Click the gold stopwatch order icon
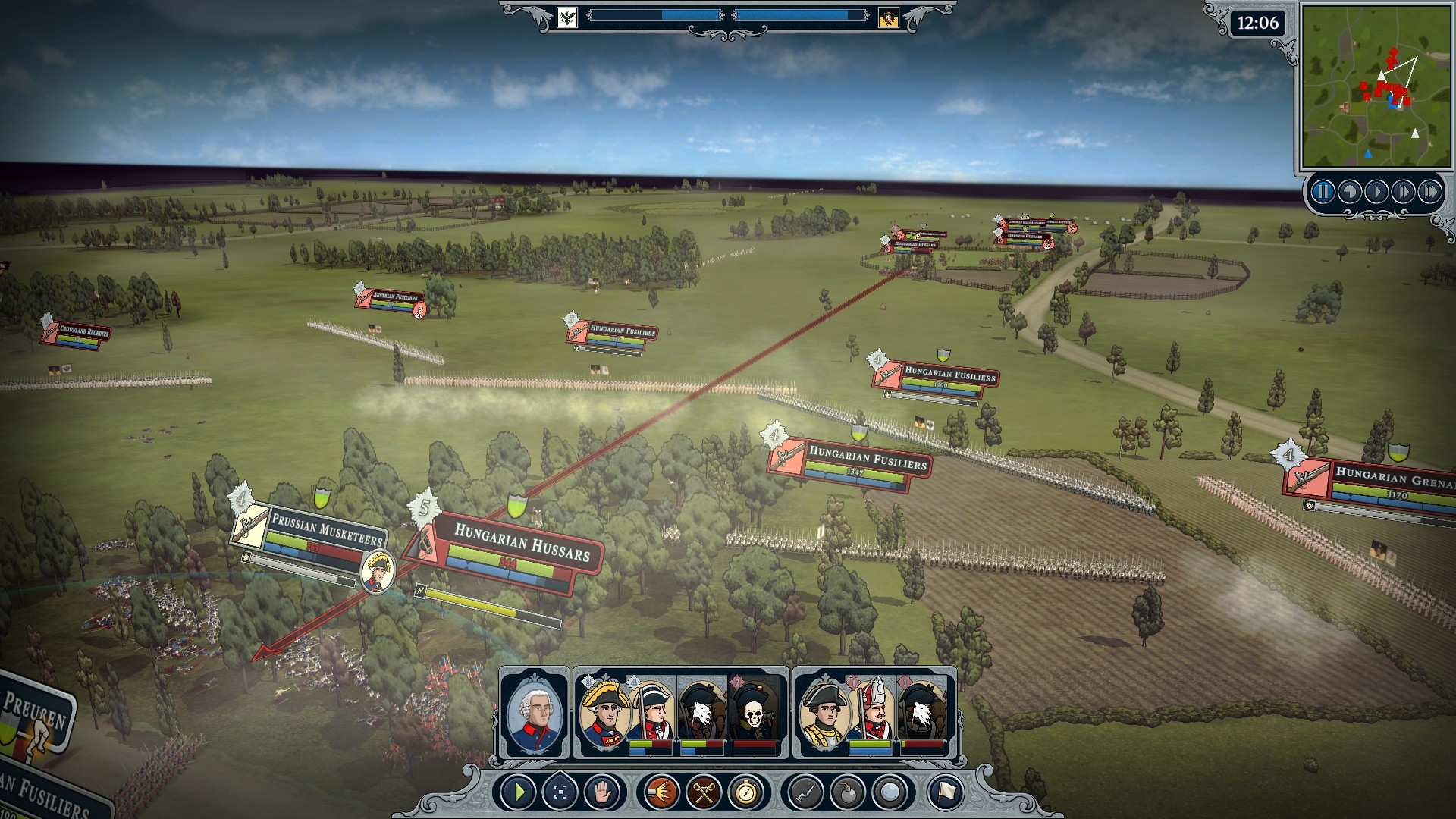 (x=745, y=793)
